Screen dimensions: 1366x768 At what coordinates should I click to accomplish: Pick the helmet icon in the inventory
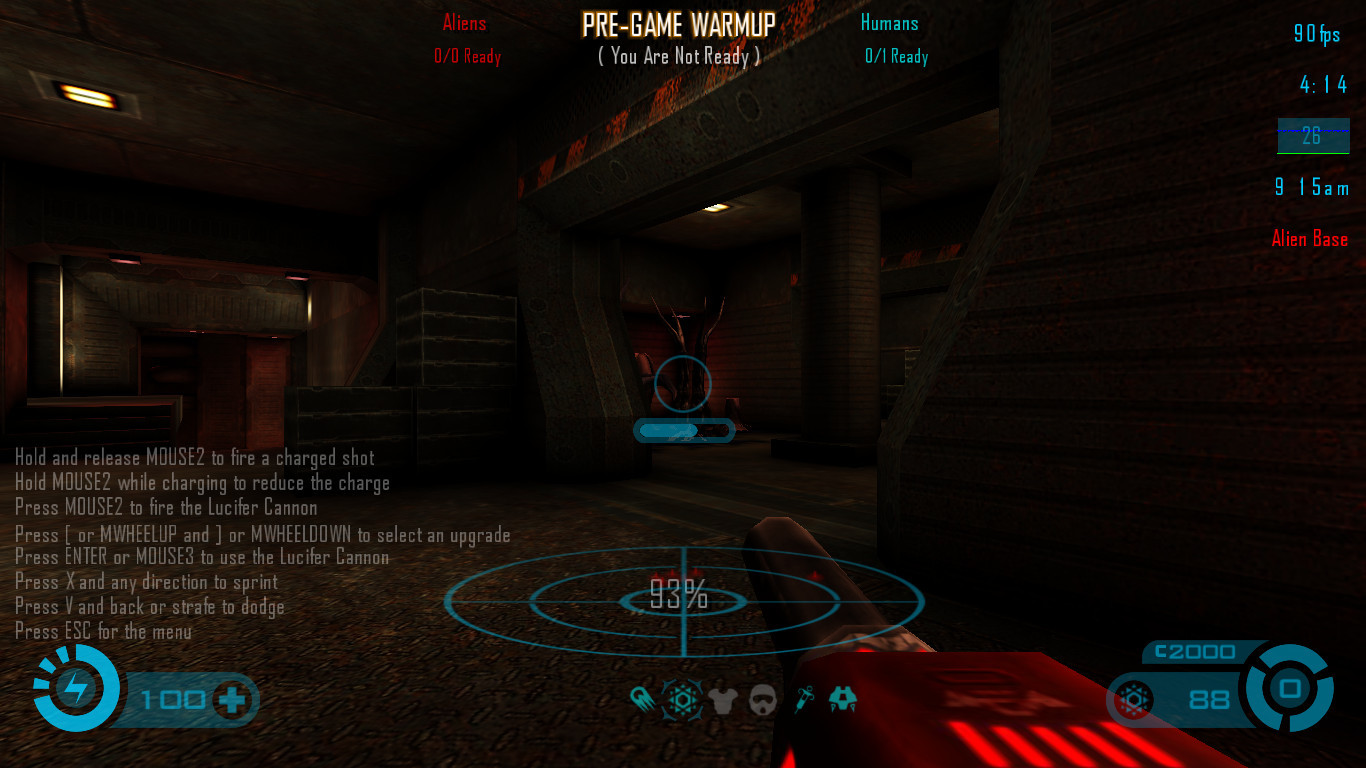(762, 699)
